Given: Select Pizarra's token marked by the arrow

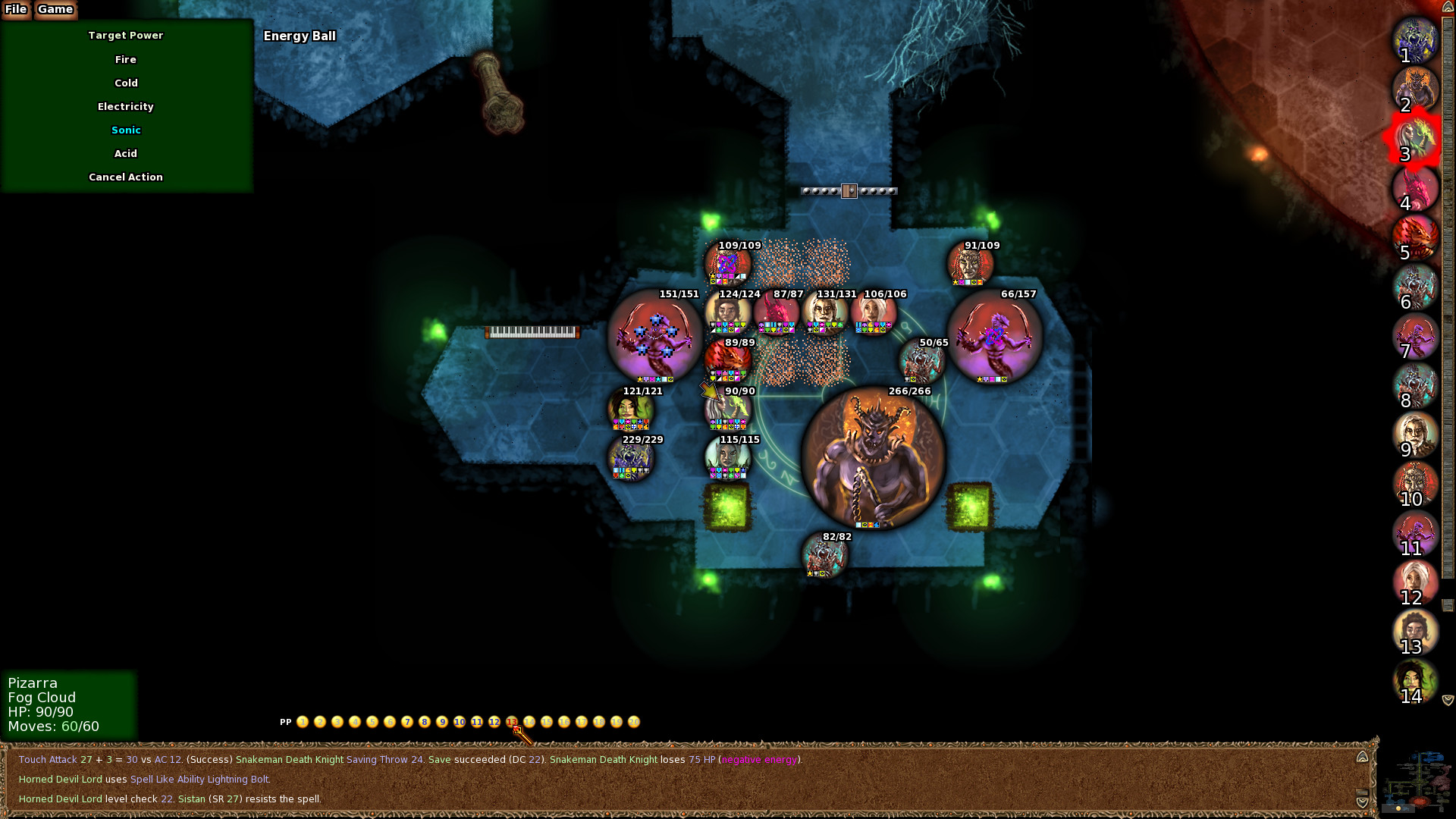Looking at the screenshot, I should point(726,409).
